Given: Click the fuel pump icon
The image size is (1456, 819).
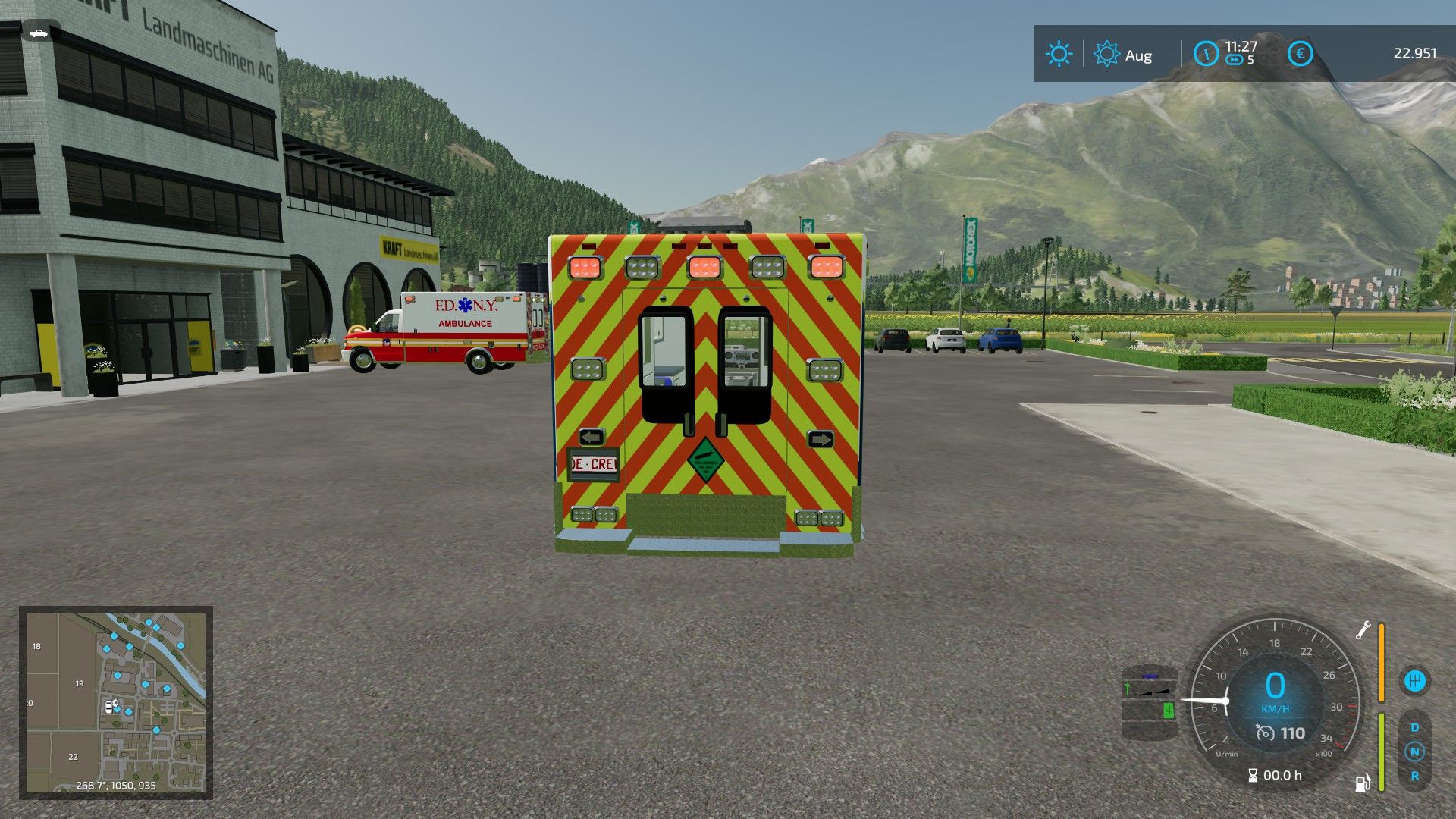Looking at the screenshot, I should point(1363,783).
